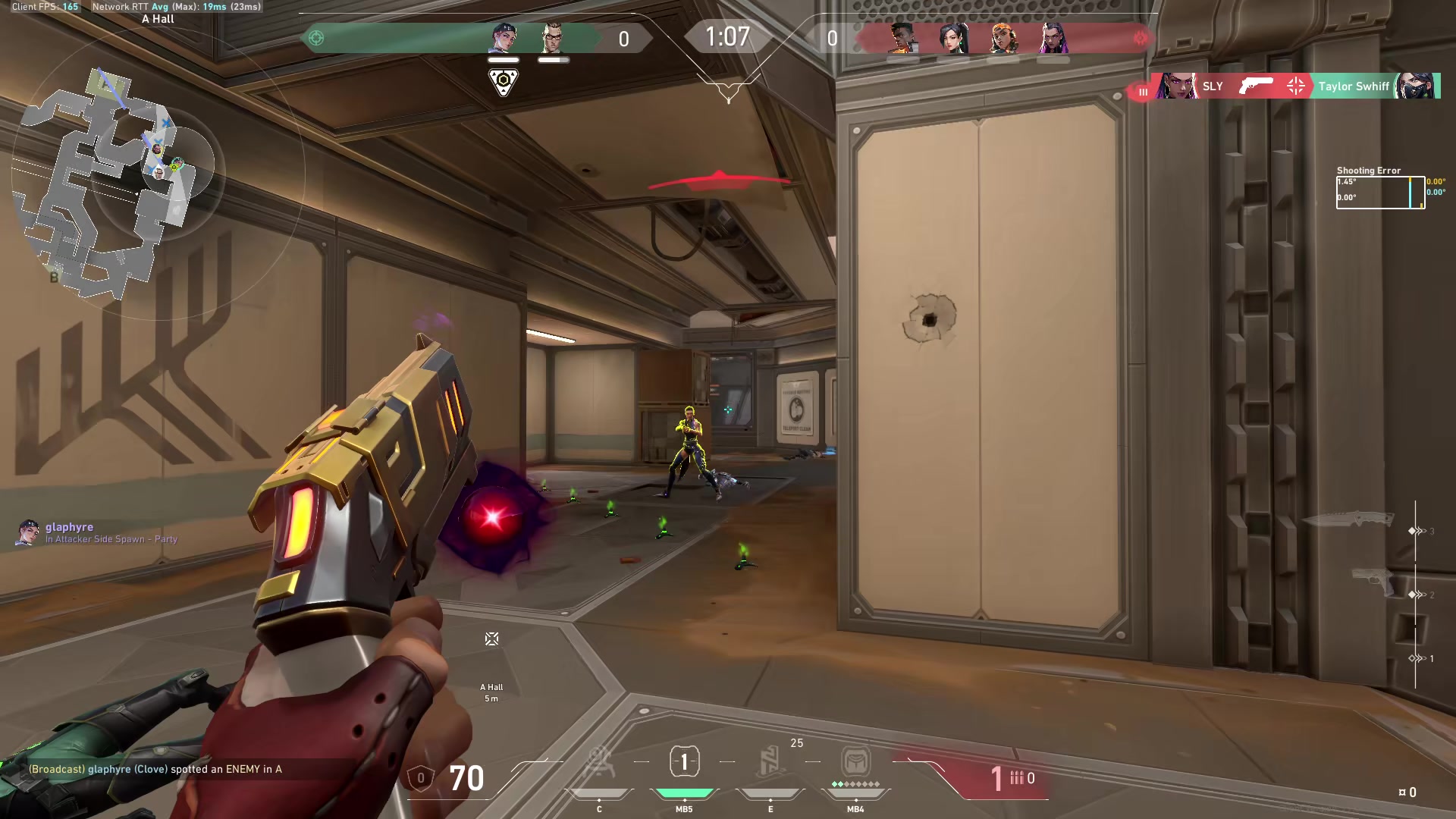
Task: Open the Shooting Error graph
Action: point(1380,192)
